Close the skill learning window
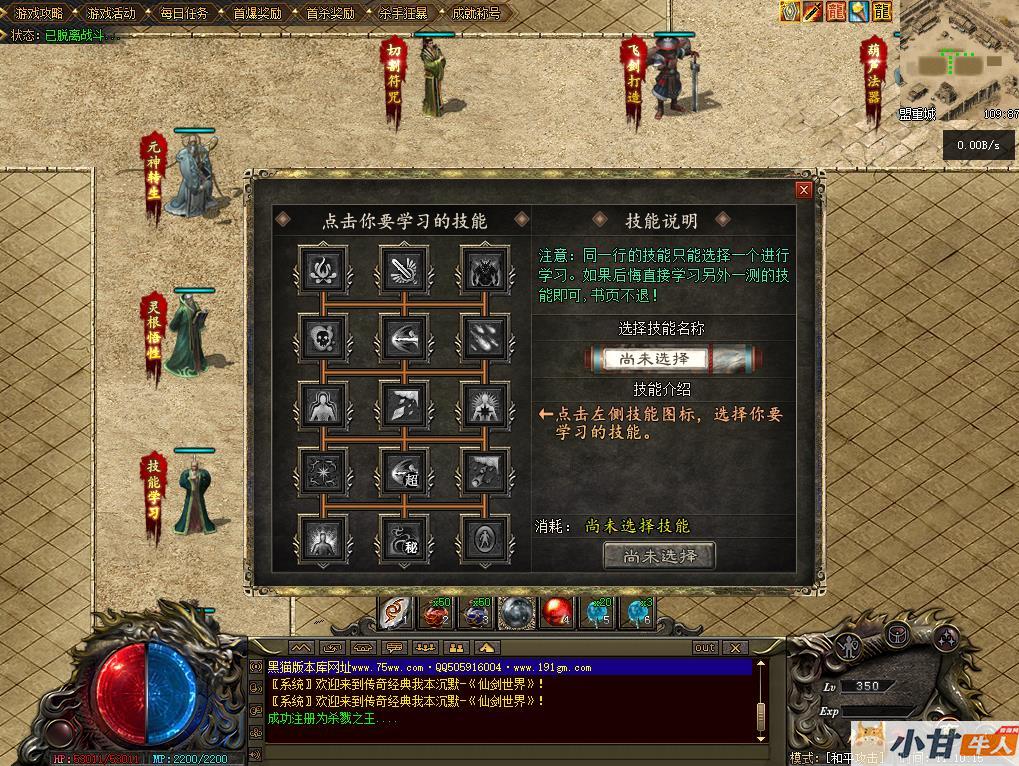Screen dimensions: 1019x766 803,190
